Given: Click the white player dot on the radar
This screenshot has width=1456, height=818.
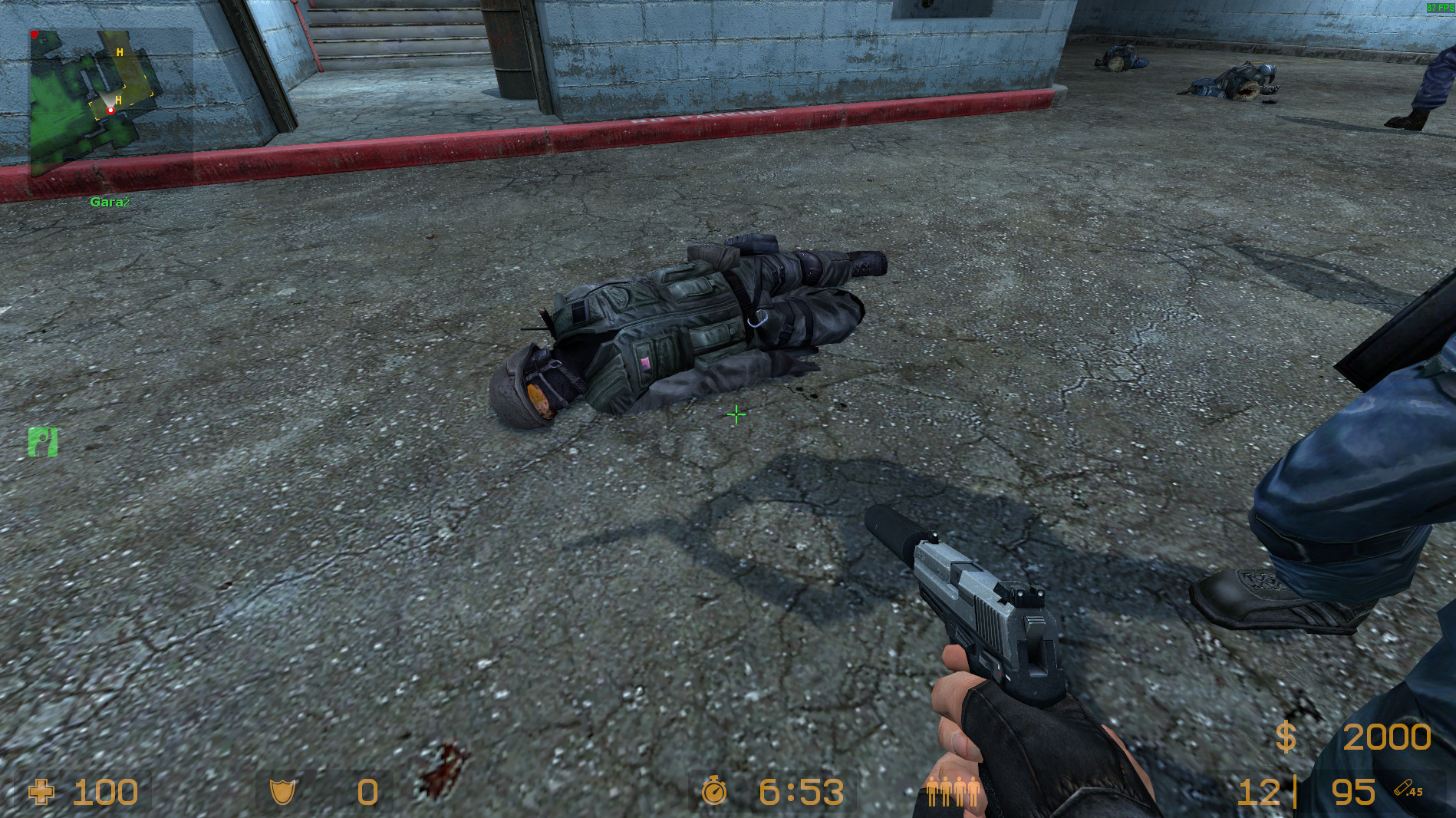Looking at the screenshot, I should pos(110,110).
